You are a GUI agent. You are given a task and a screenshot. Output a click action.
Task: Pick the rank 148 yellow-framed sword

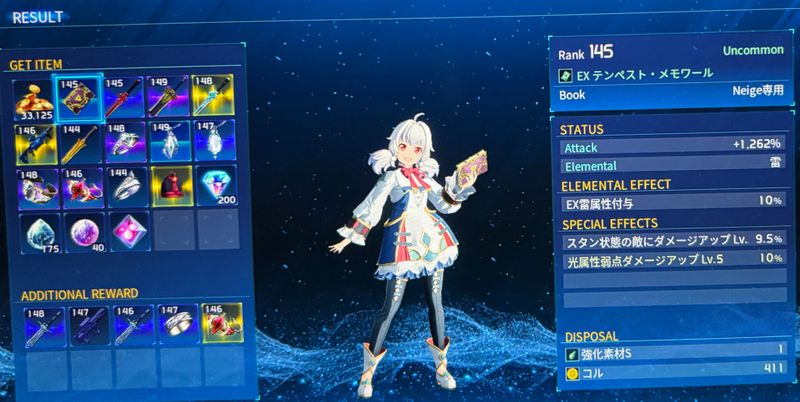click(215, 96)
